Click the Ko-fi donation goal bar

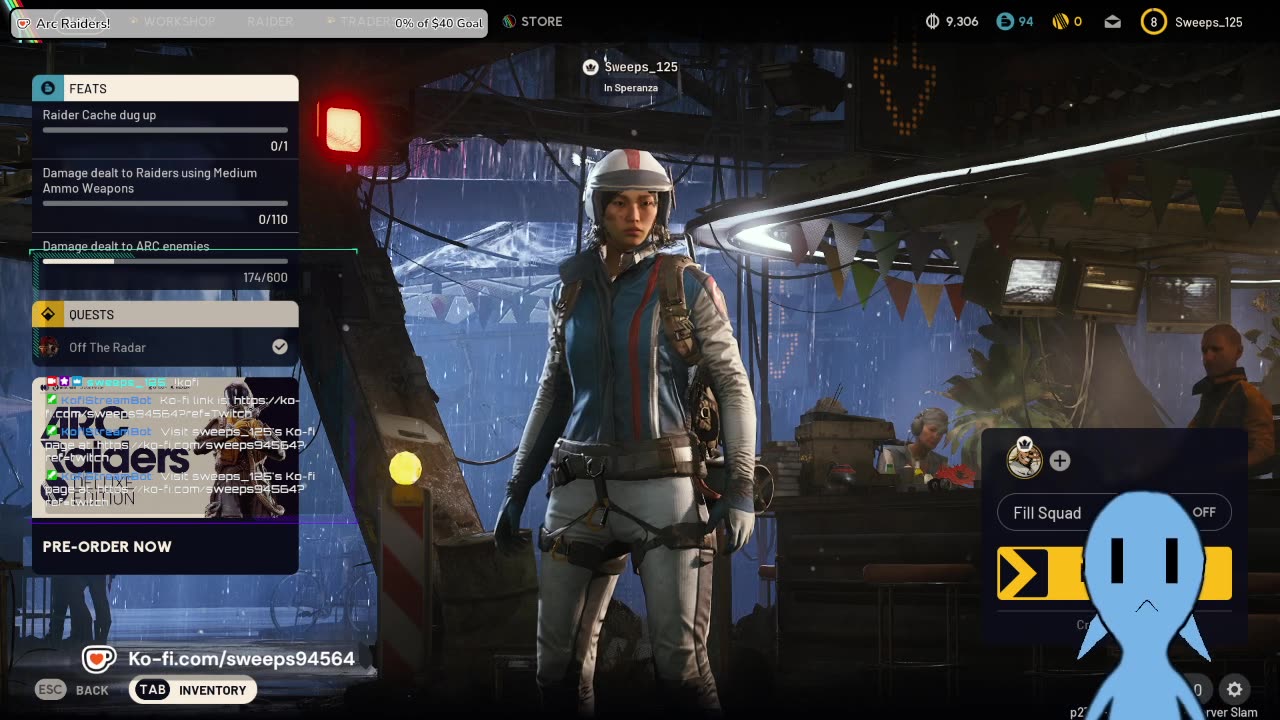[x=249, y=22]
